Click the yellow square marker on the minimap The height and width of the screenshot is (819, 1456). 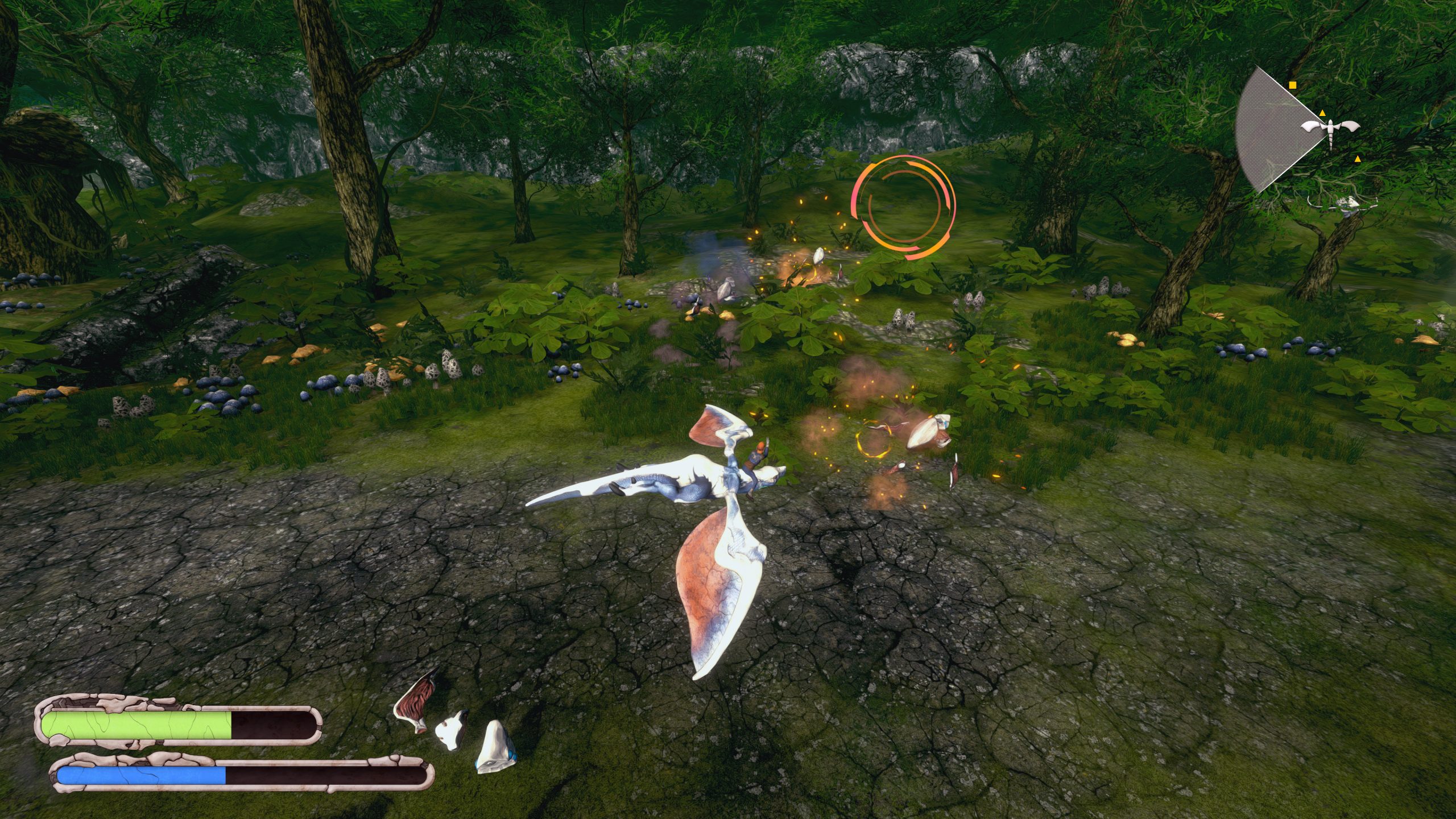coord(1292,85)
